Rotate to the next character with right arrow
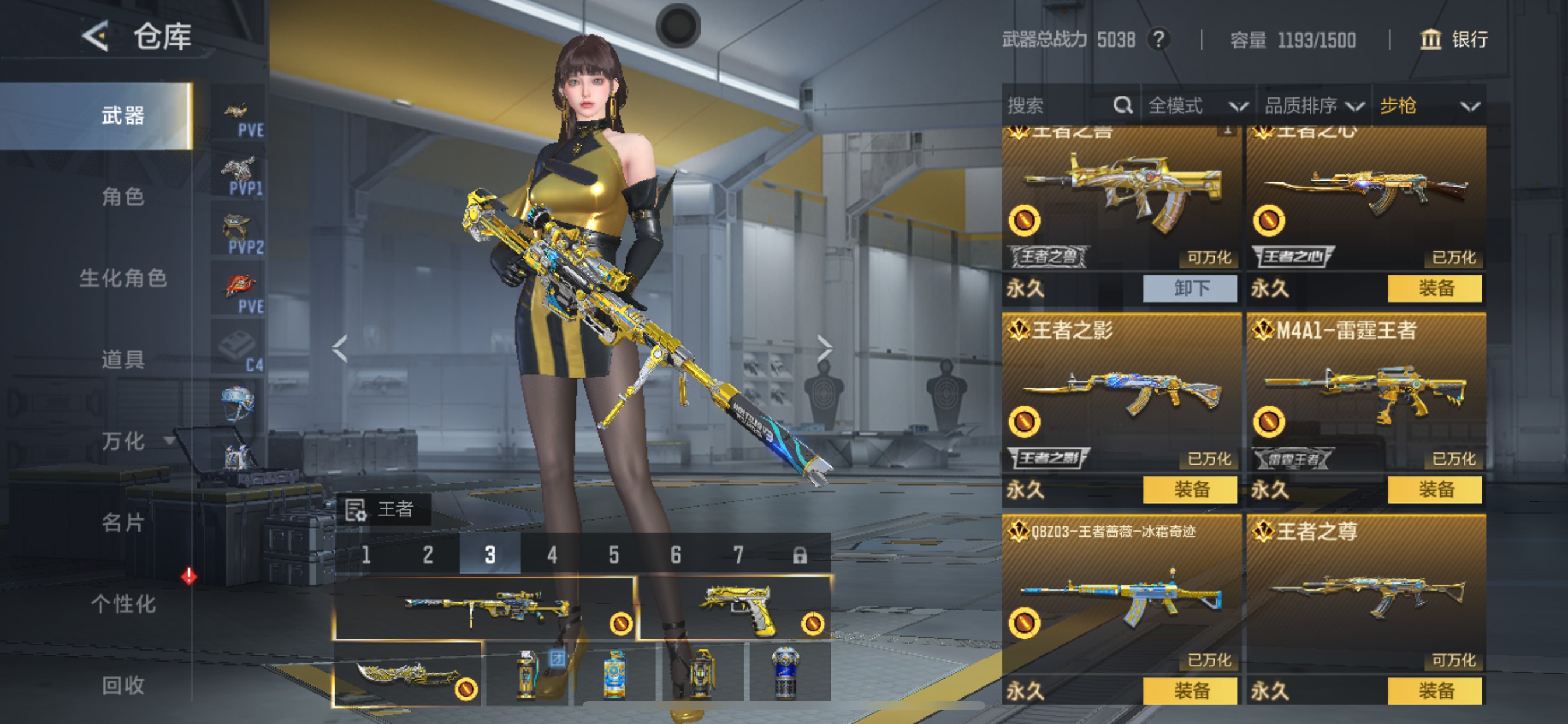 click(x=824, y=349)
